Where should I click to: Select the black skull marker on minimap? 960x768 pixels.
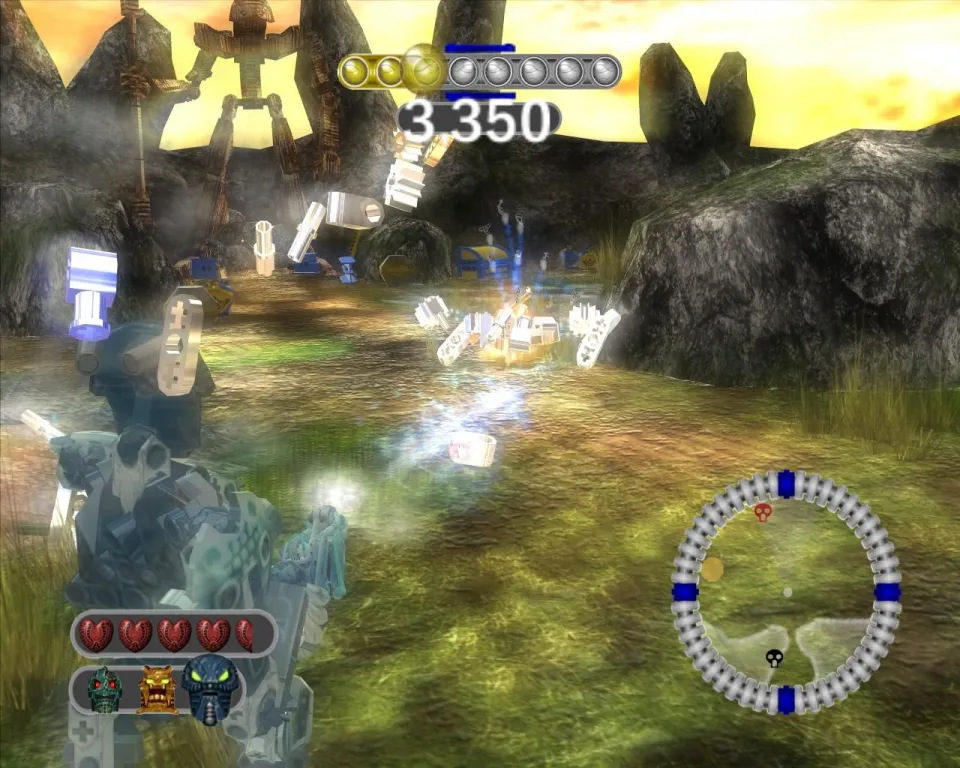[774, 658]
